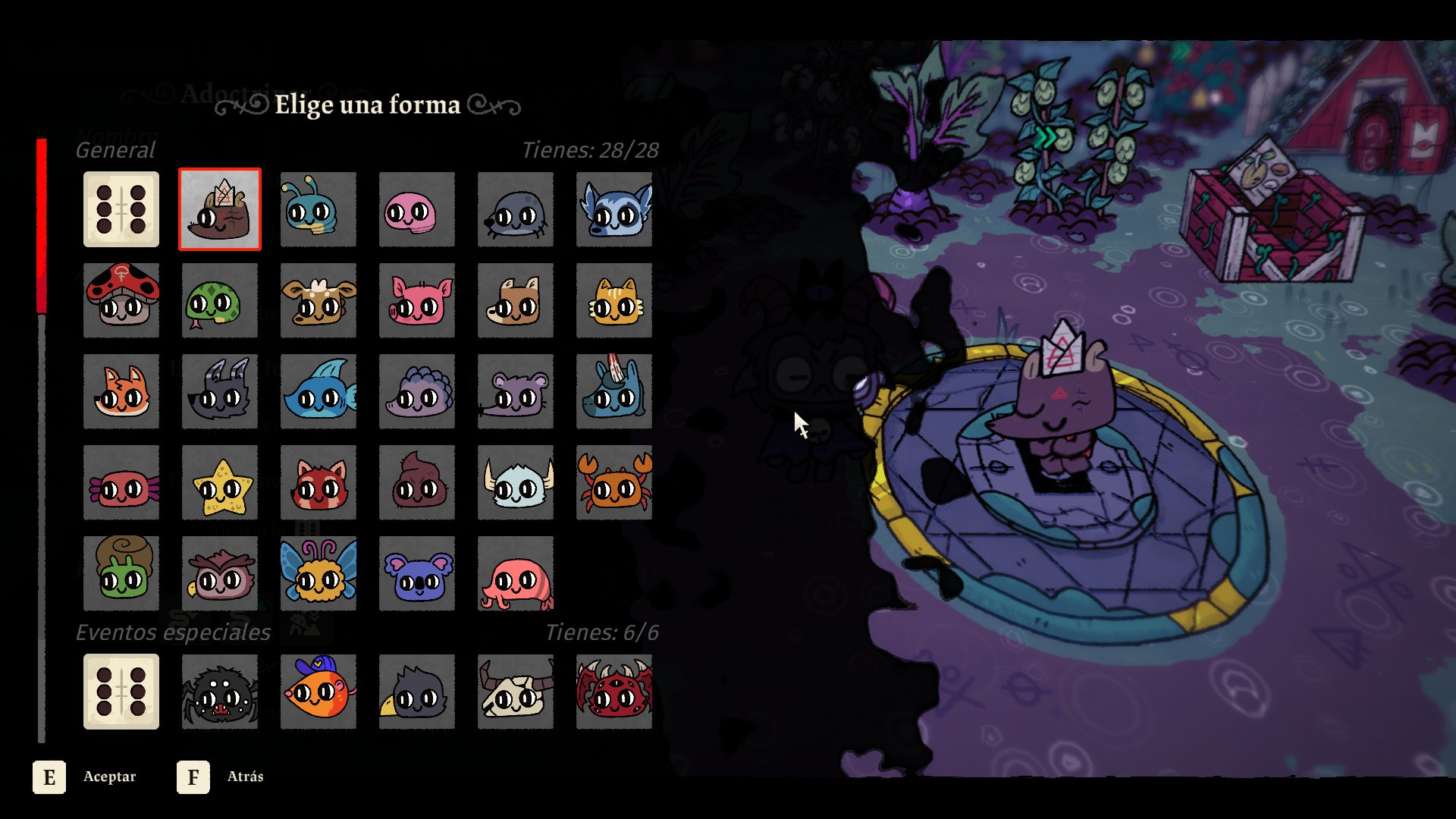Select the gray wolf form

tap(220, 391)
